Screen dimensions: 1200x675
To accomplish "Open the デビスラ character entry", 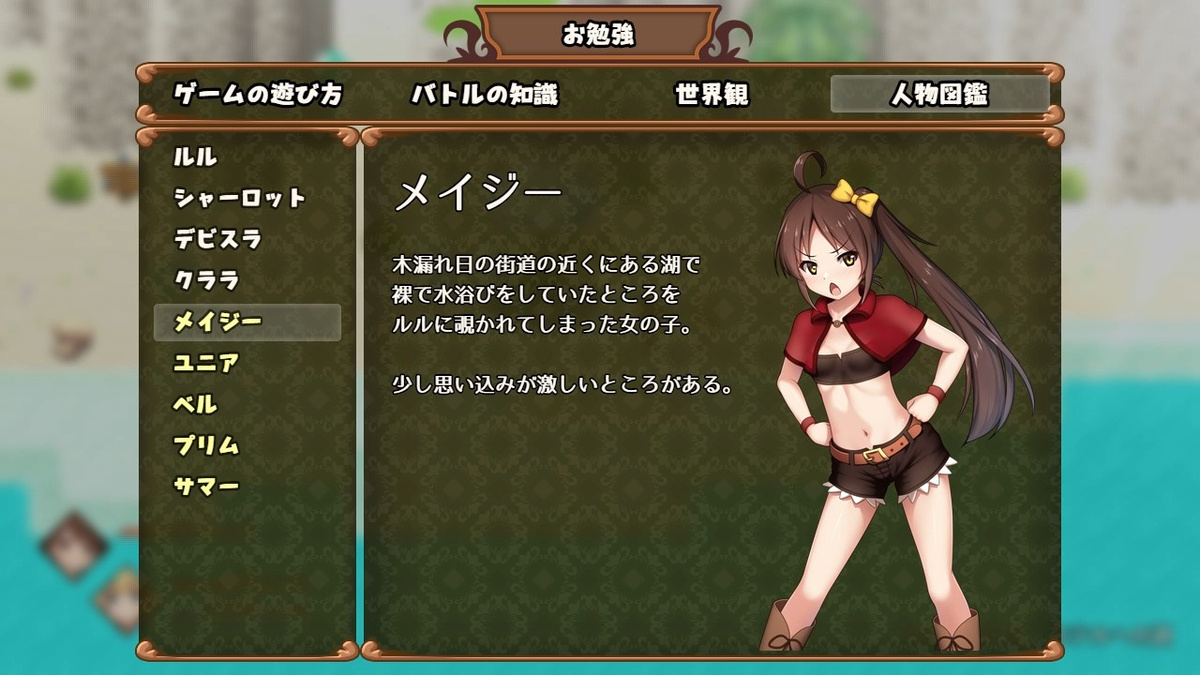I will [218, 239].
